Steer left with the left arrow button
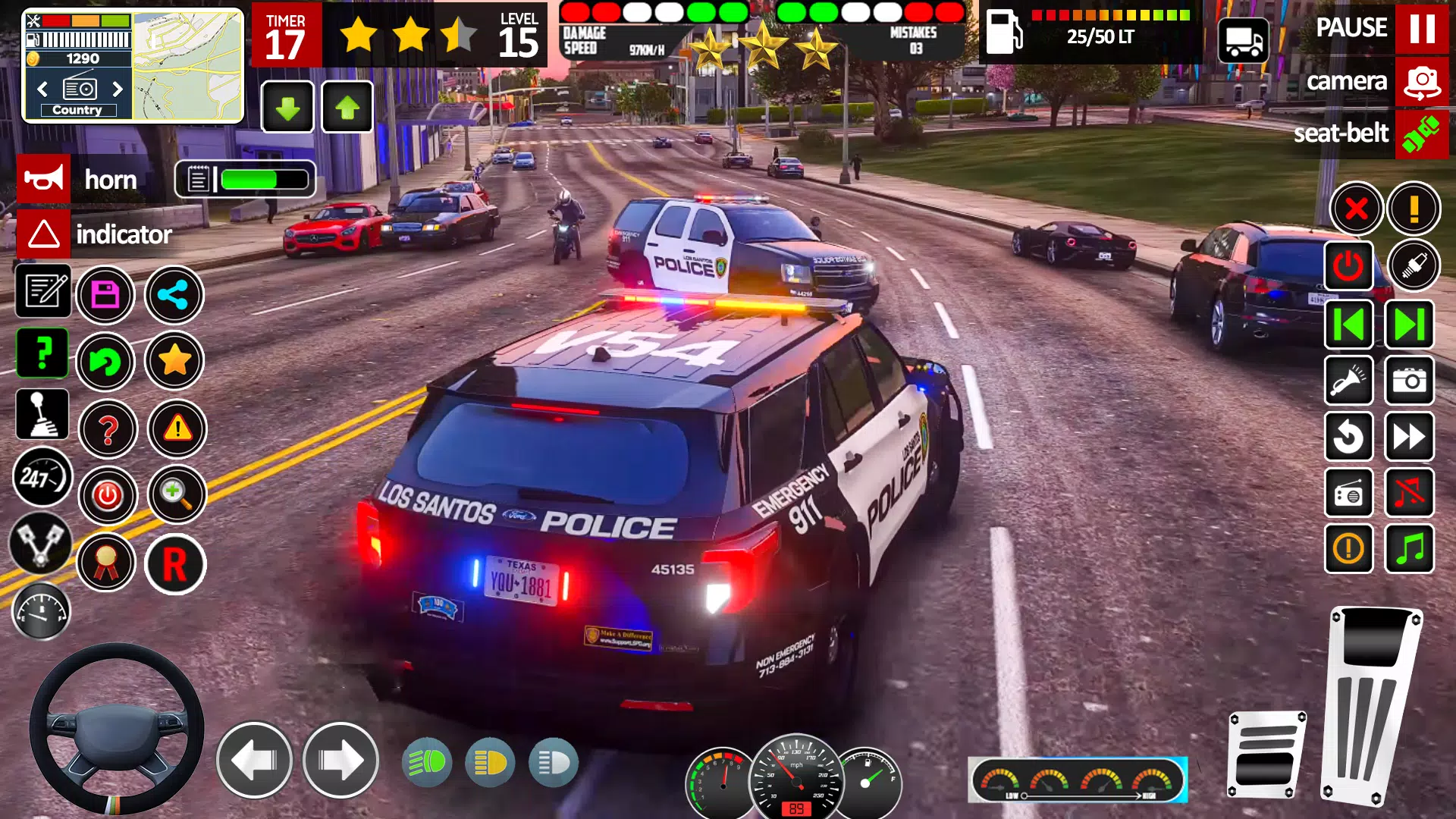 pos(254,761)
